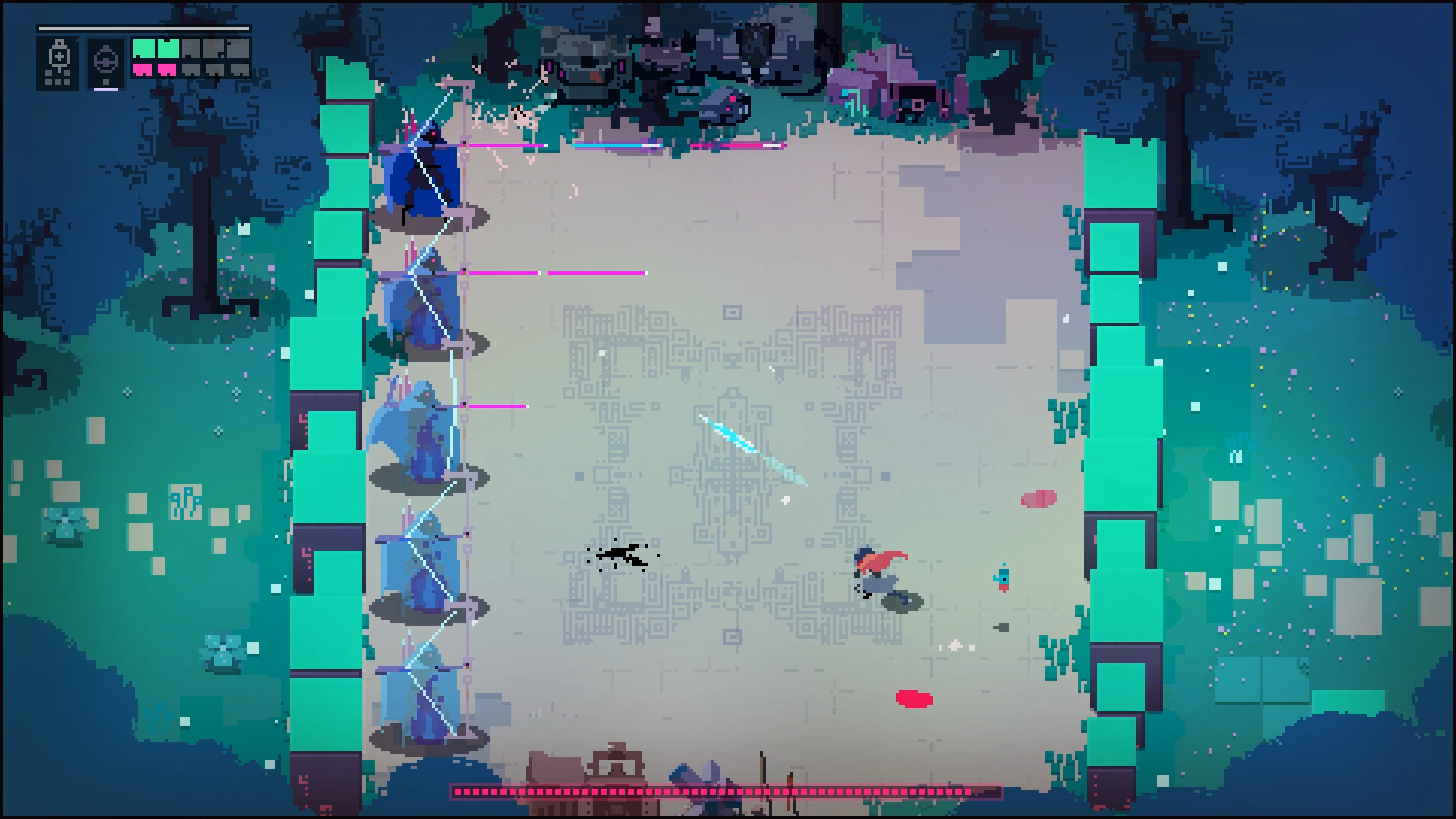The width and height of the screenshot is (1456, 819).
Task: Select the first pink ammo cell
Action: point(143,71)
